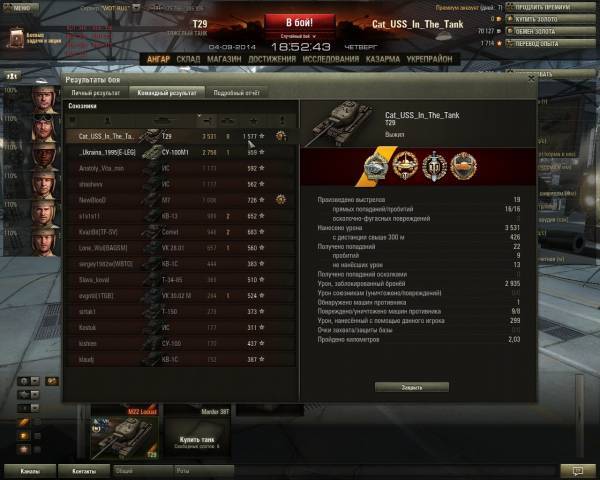Show the «ДОСТИЖЕНИЯ» section
This screenshot has height=480, width=600.
(x=272, y=59)
